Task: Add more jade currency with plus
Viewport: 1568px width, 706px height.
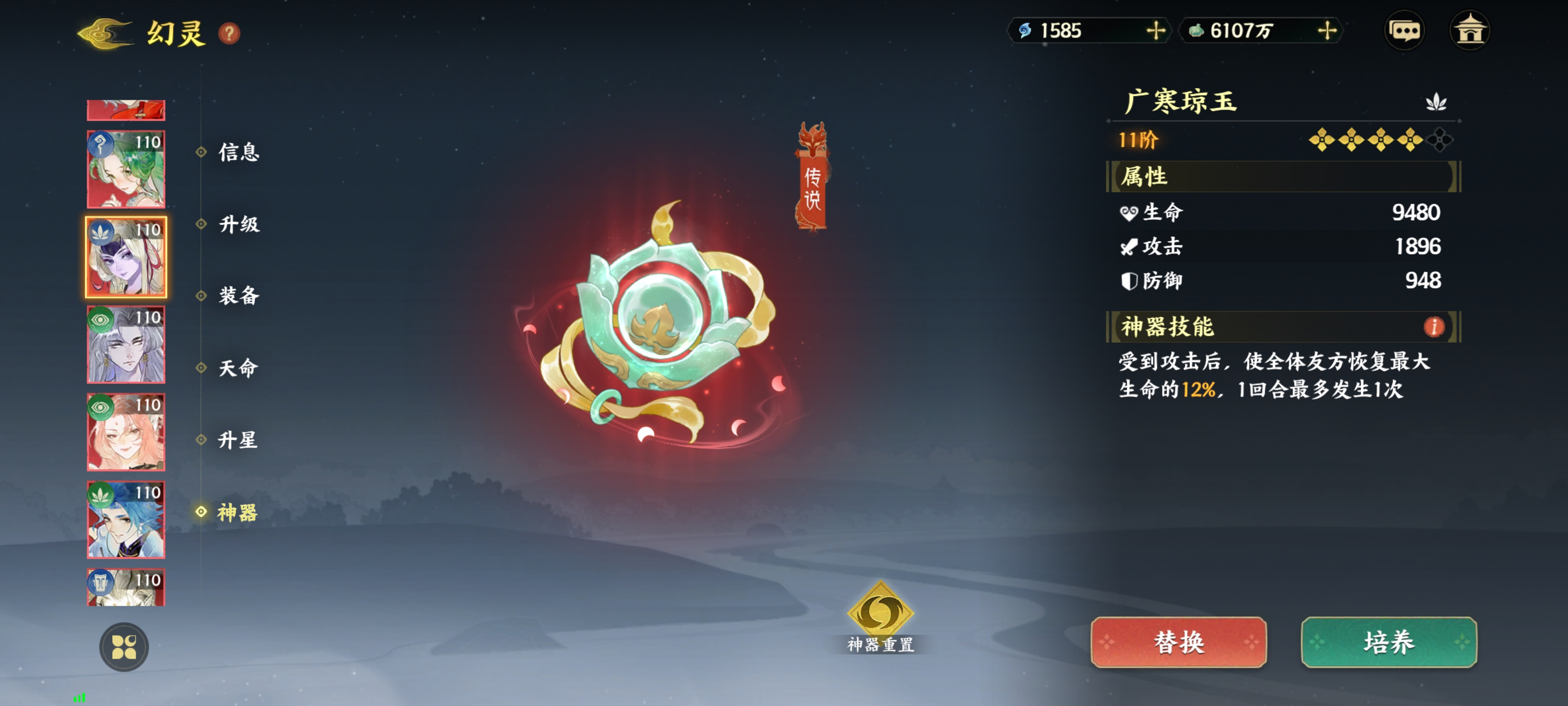Action: click(1327, 30)
